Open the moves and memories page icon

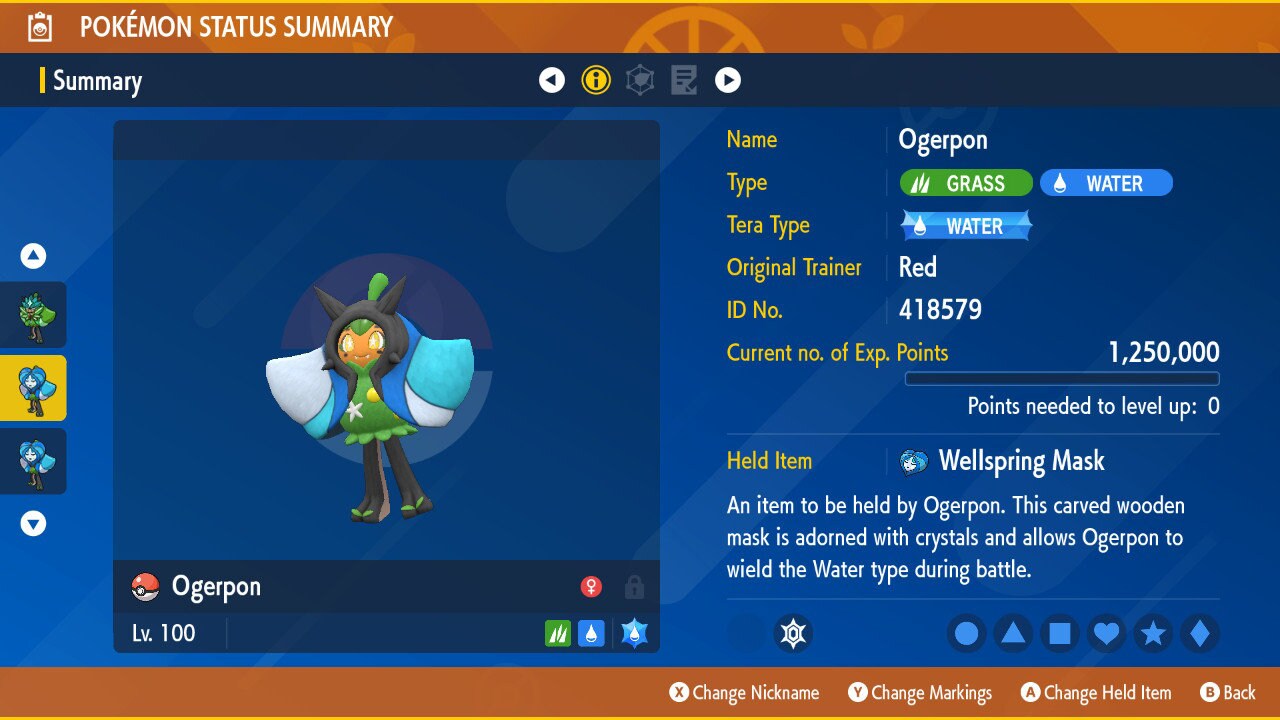pyautogui.click(x=684, y=80)
